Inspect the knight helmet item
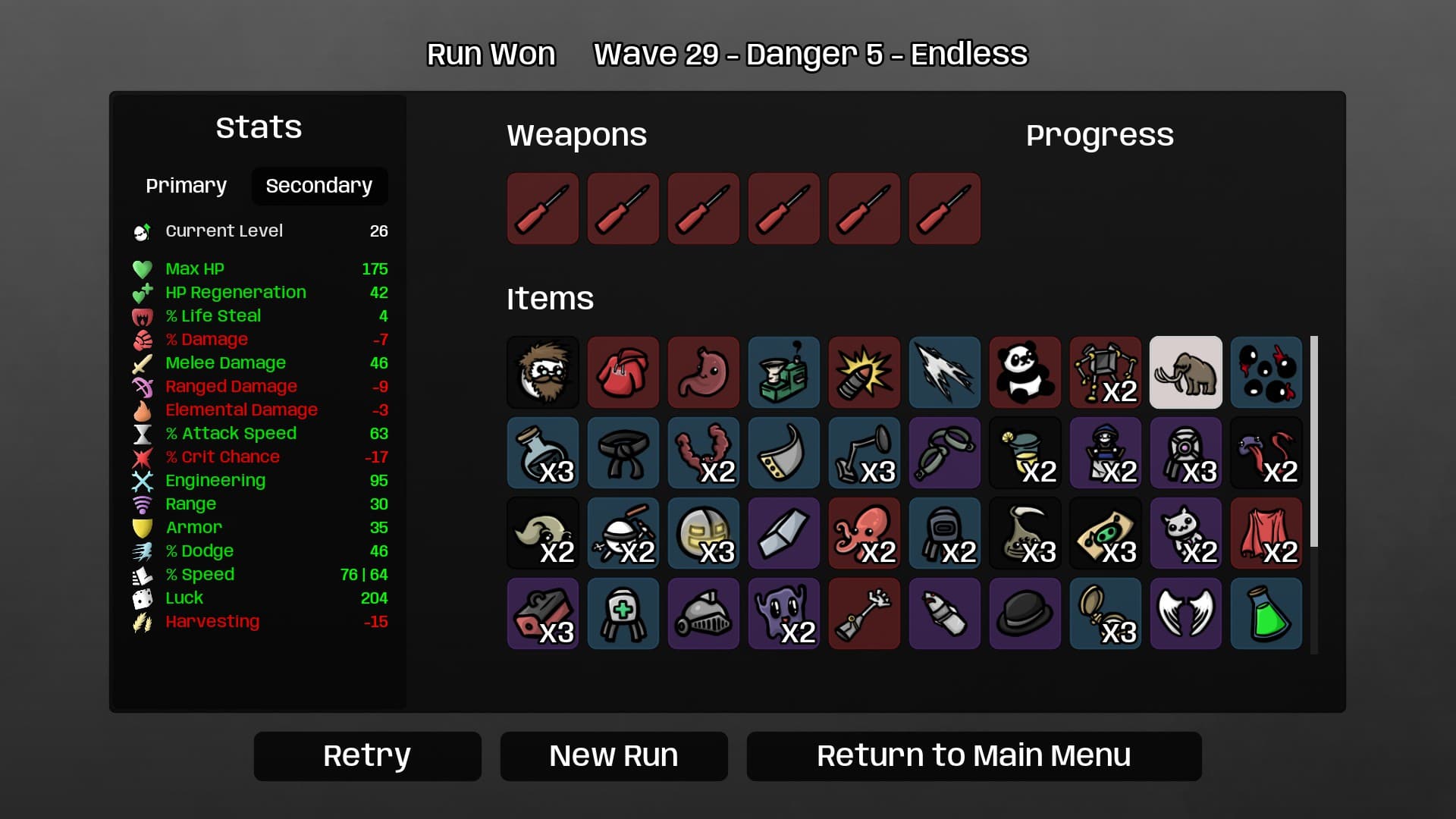1456x819 pixels. click(x=704, y=613)
